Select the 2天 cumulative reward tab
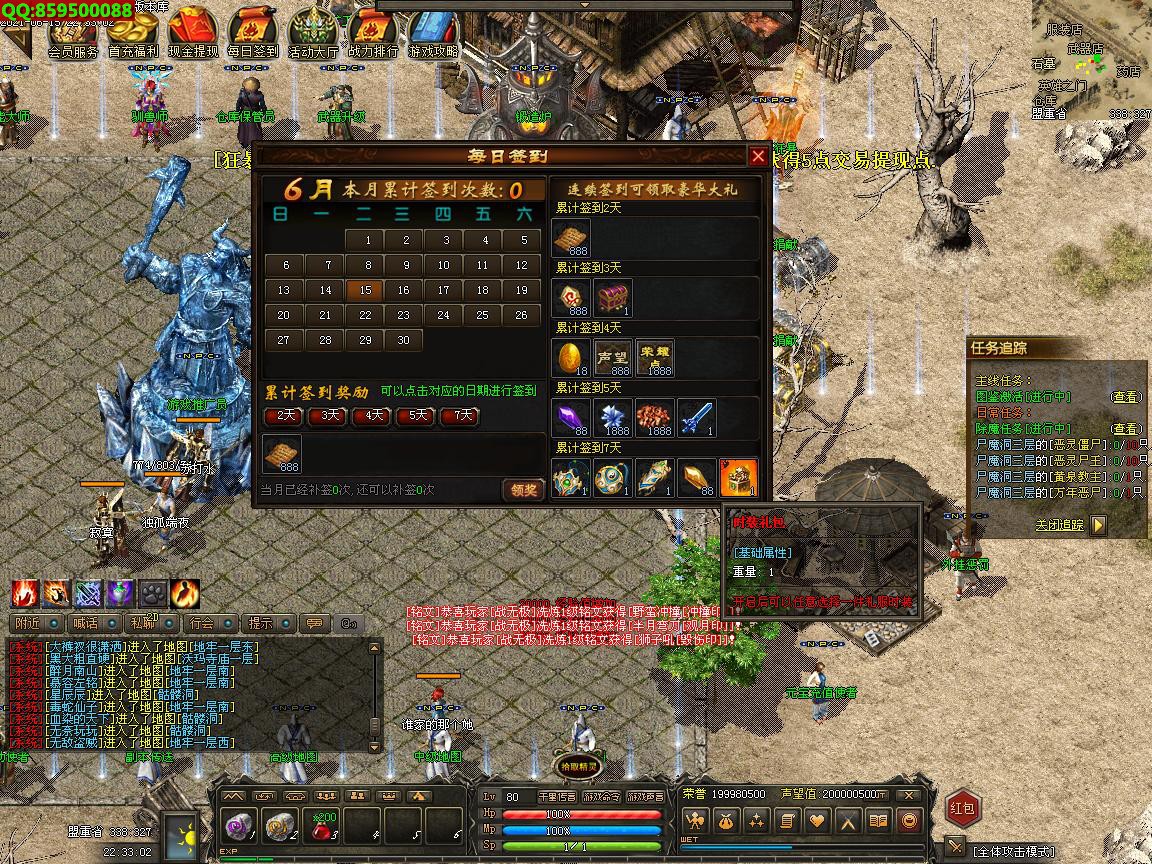The image size is (1152, 864). pyautogui.click(x=286, y=415)
